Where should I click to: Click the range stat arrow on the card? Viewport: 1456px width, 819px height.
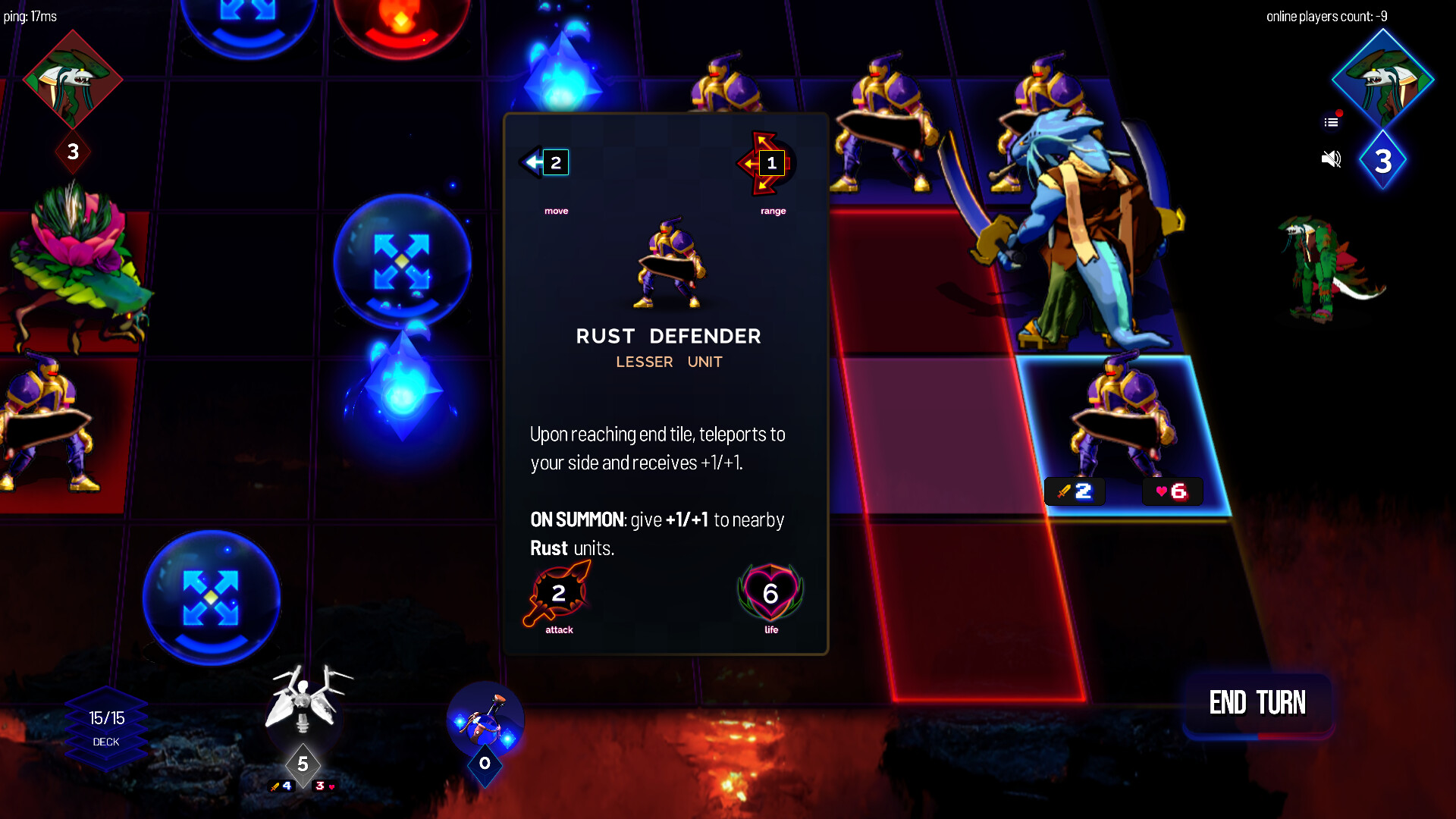tap(766, 162)
